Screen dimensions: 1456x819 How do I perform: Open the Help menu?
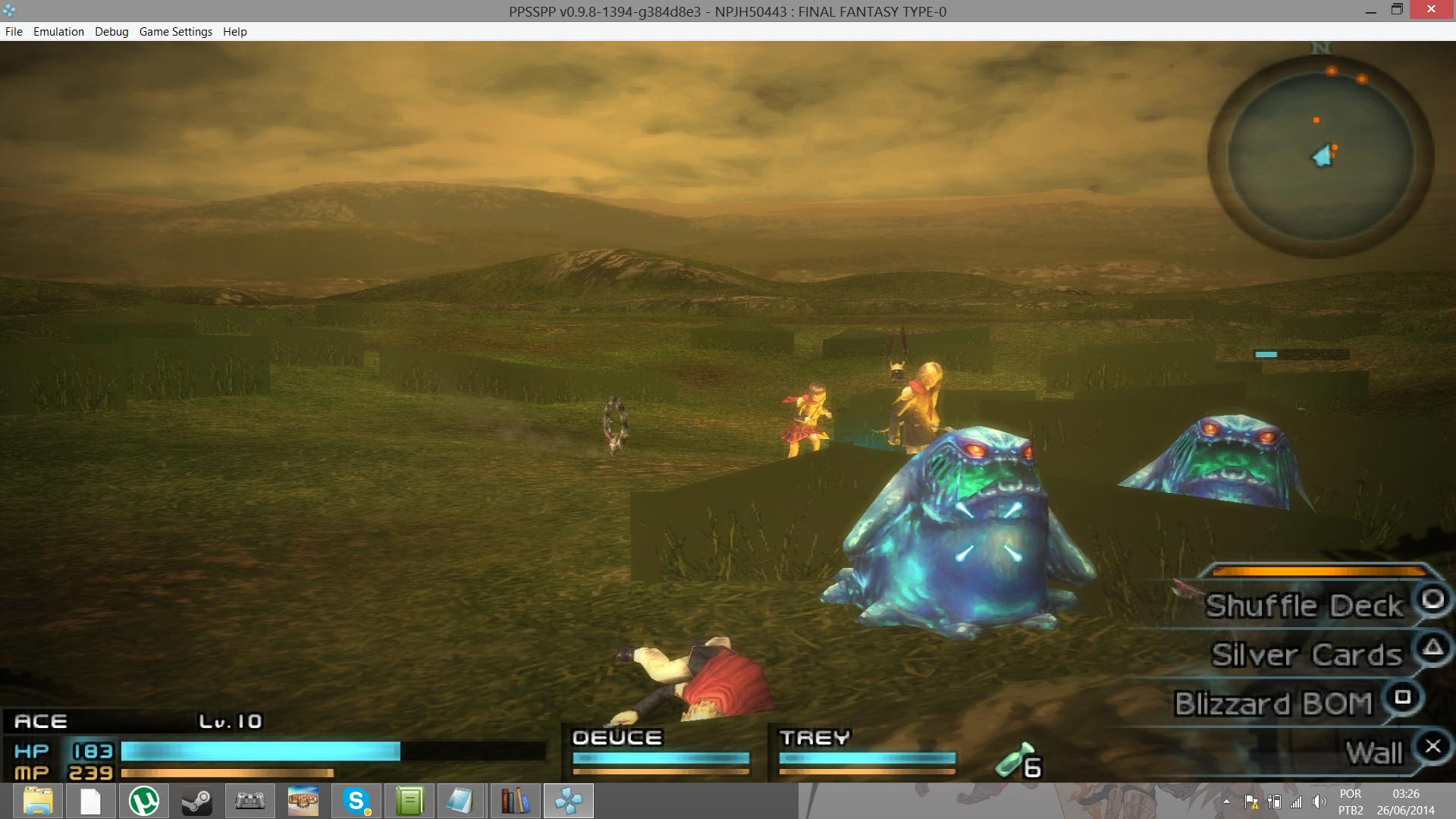point(235,32)
